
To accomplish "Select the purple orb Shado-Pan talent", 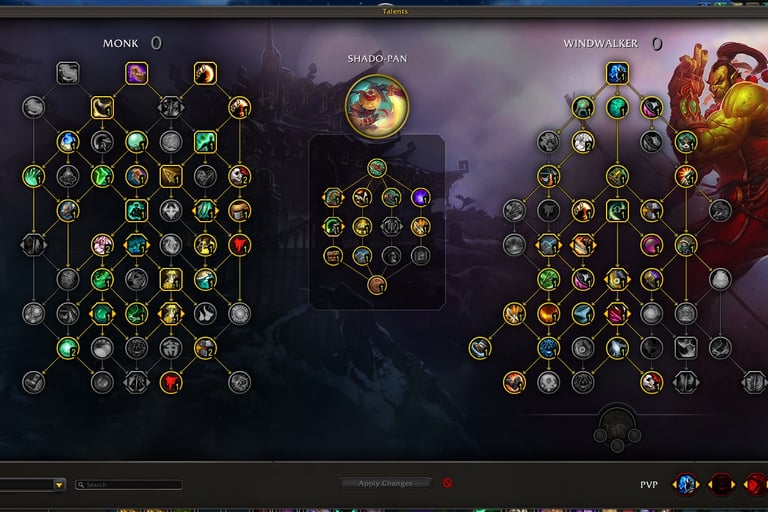I will point(420,197).
